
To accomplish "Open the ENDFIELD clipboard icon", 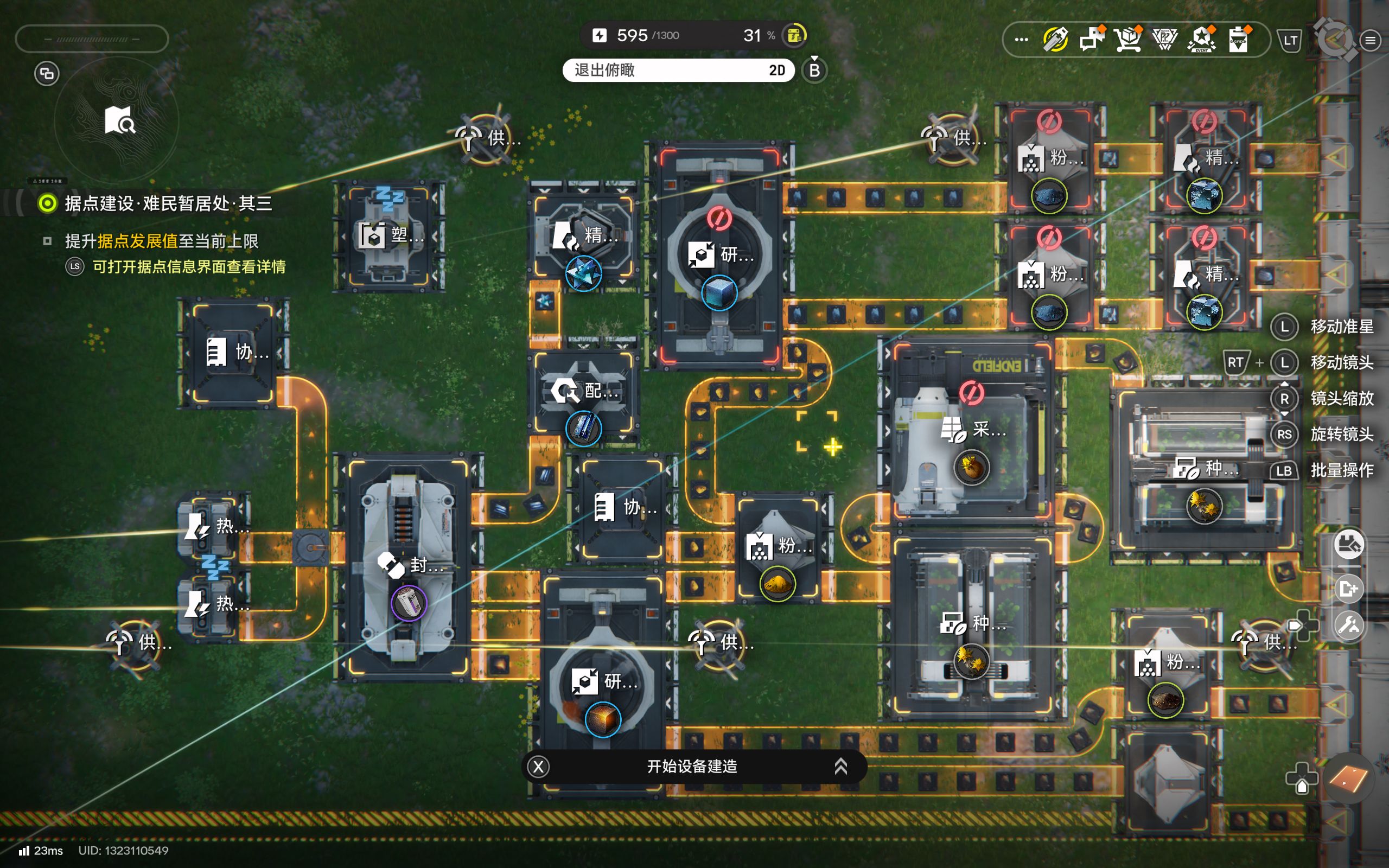I will [x=1239, y=40].
